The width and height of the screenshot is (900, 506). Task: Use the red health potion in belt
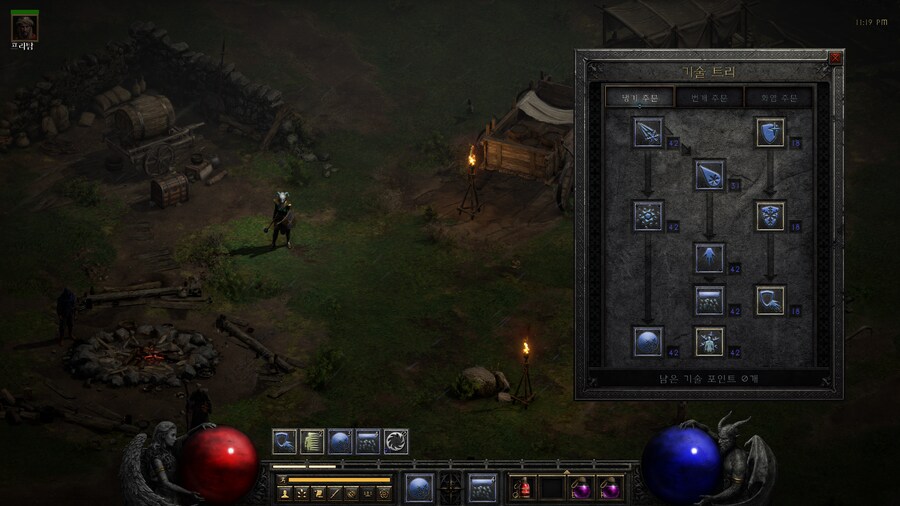pos(524,488)
